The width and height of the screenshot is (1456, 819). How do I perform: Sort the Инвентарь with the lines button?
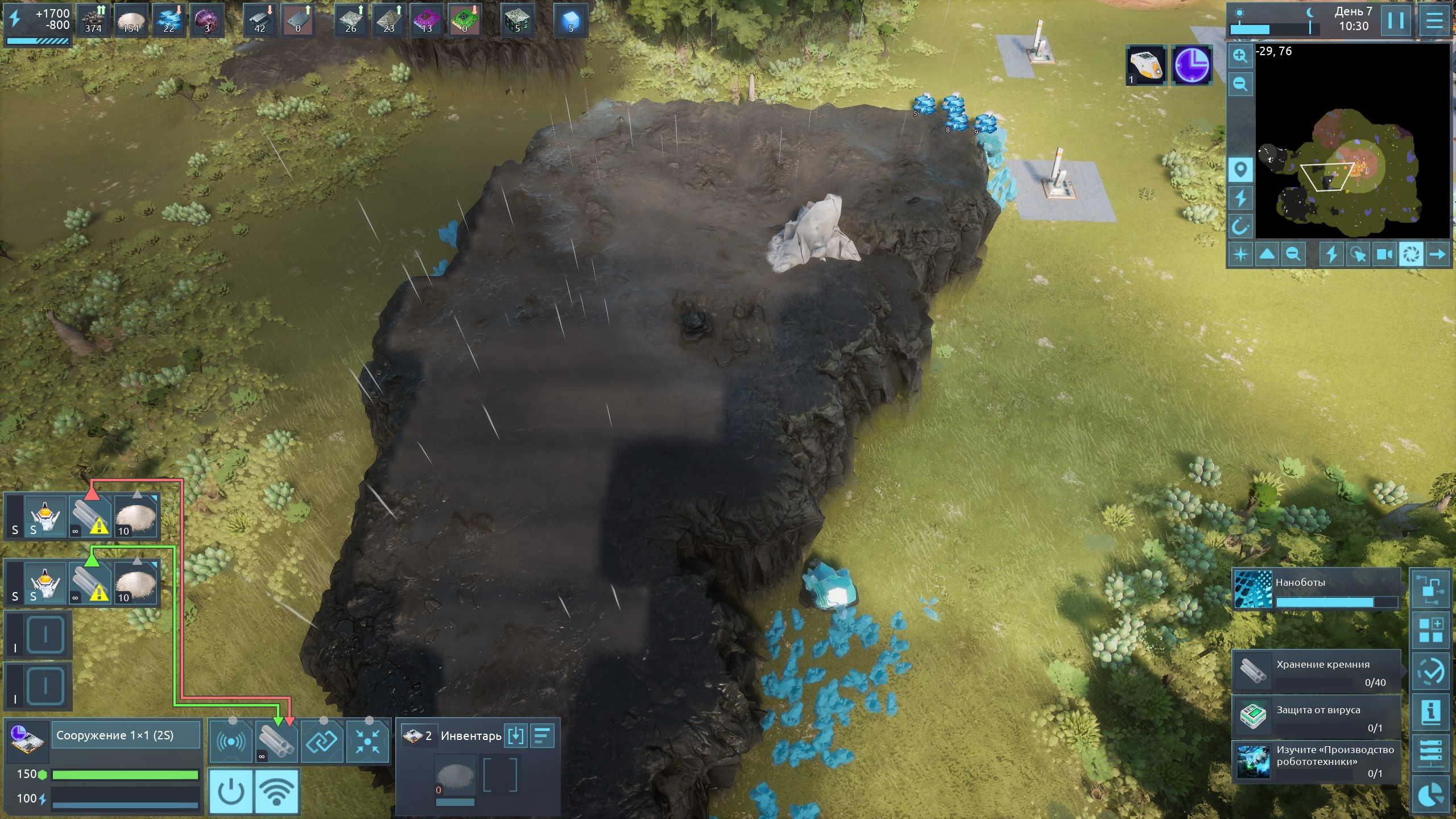542,735
